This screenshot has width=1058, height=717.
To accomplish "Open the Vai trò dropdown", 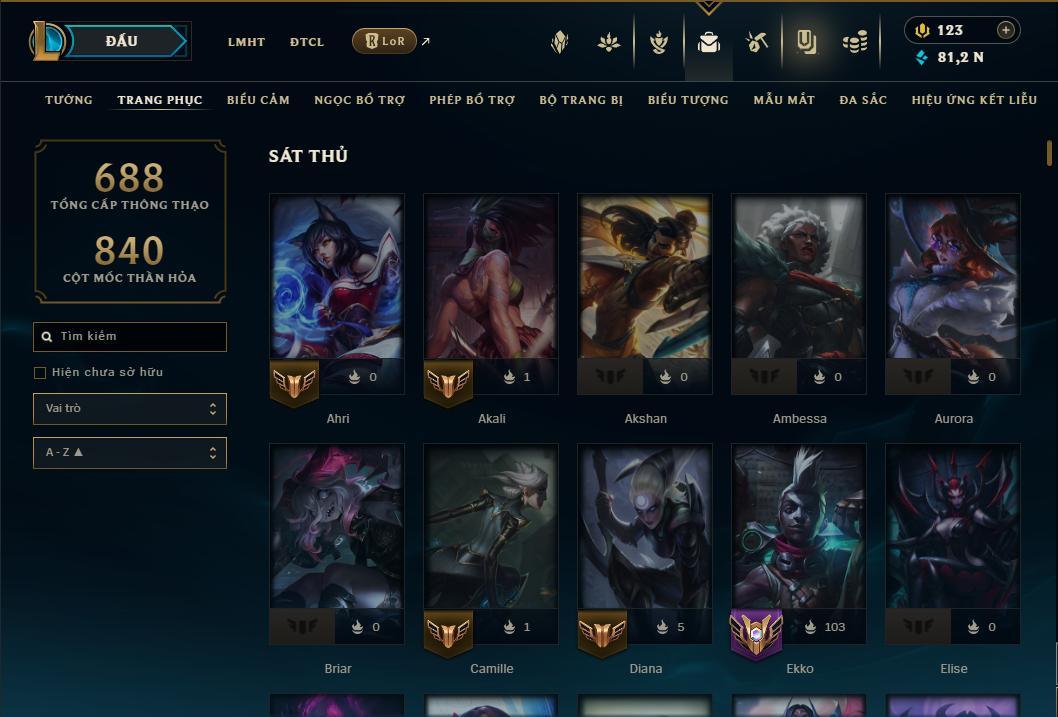I will tap(130, 409).
